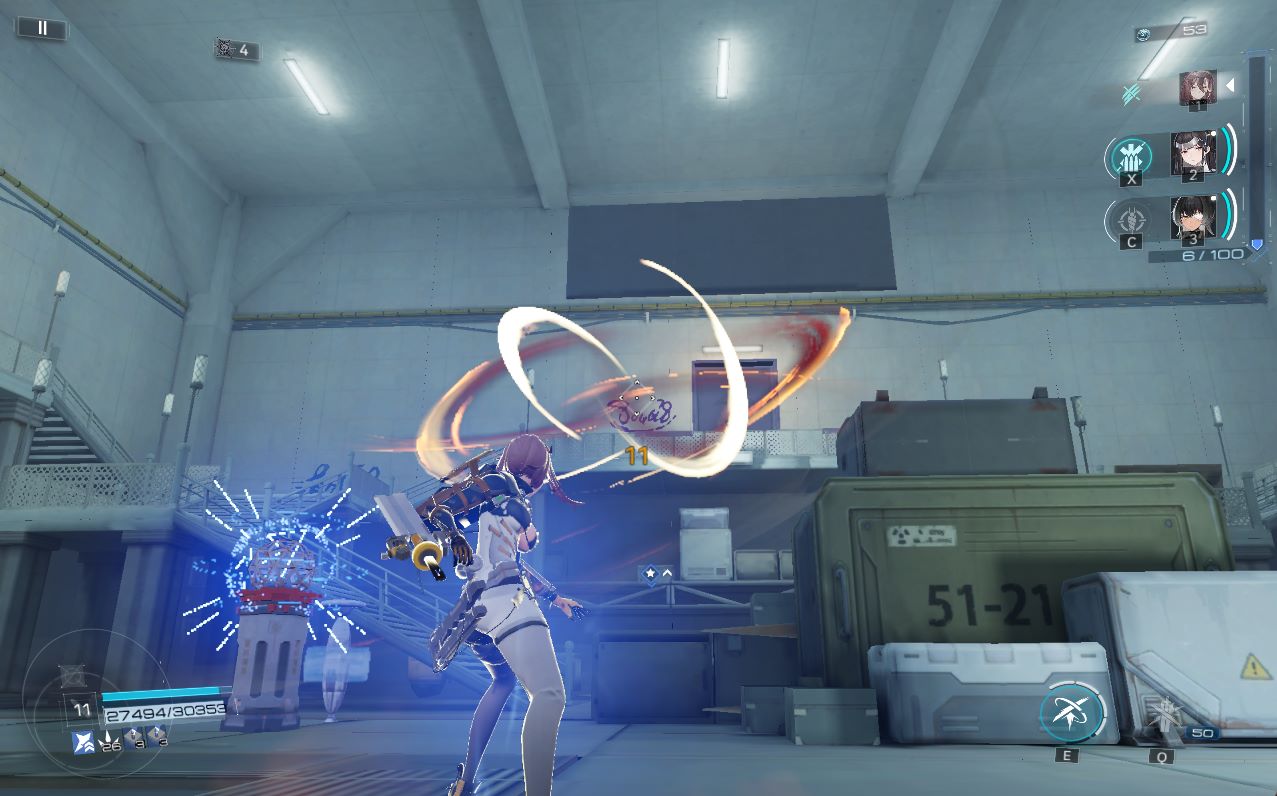The image size is (1277, 796).
Task: Select the brown-haired character portrait numbered 1
Action: [x=1197, y=88]
